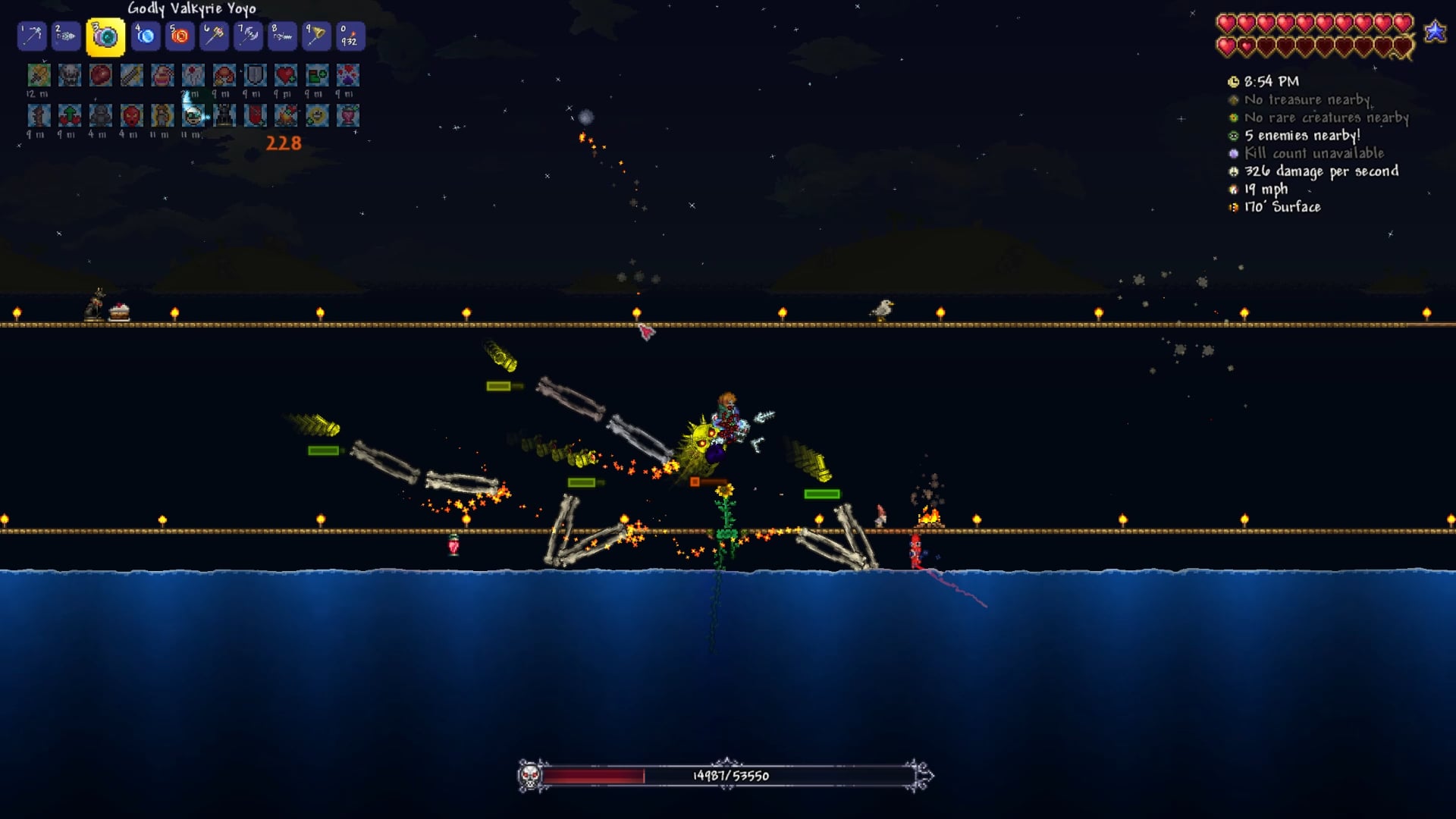Select the torch stack of 932
The width and height of the screenshot is (1456, 819).
click(x=350, y=36)
